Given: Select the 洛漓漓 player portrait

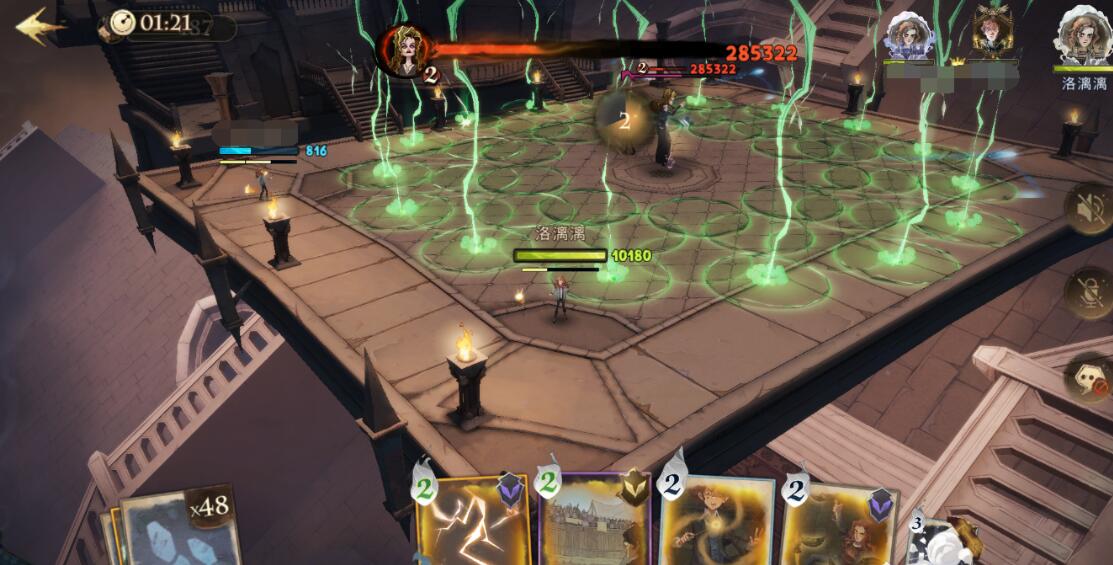Looking at the screenshot, I should [1084, 37].
